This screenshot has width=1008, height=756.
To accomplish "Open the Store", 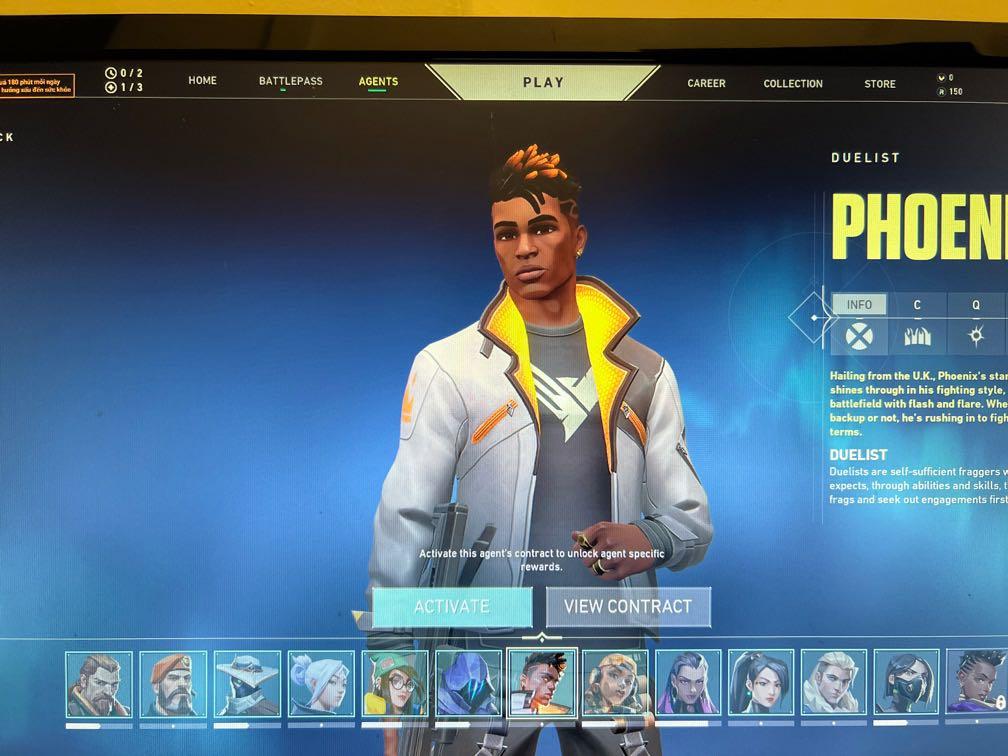I will coord(880,84).
